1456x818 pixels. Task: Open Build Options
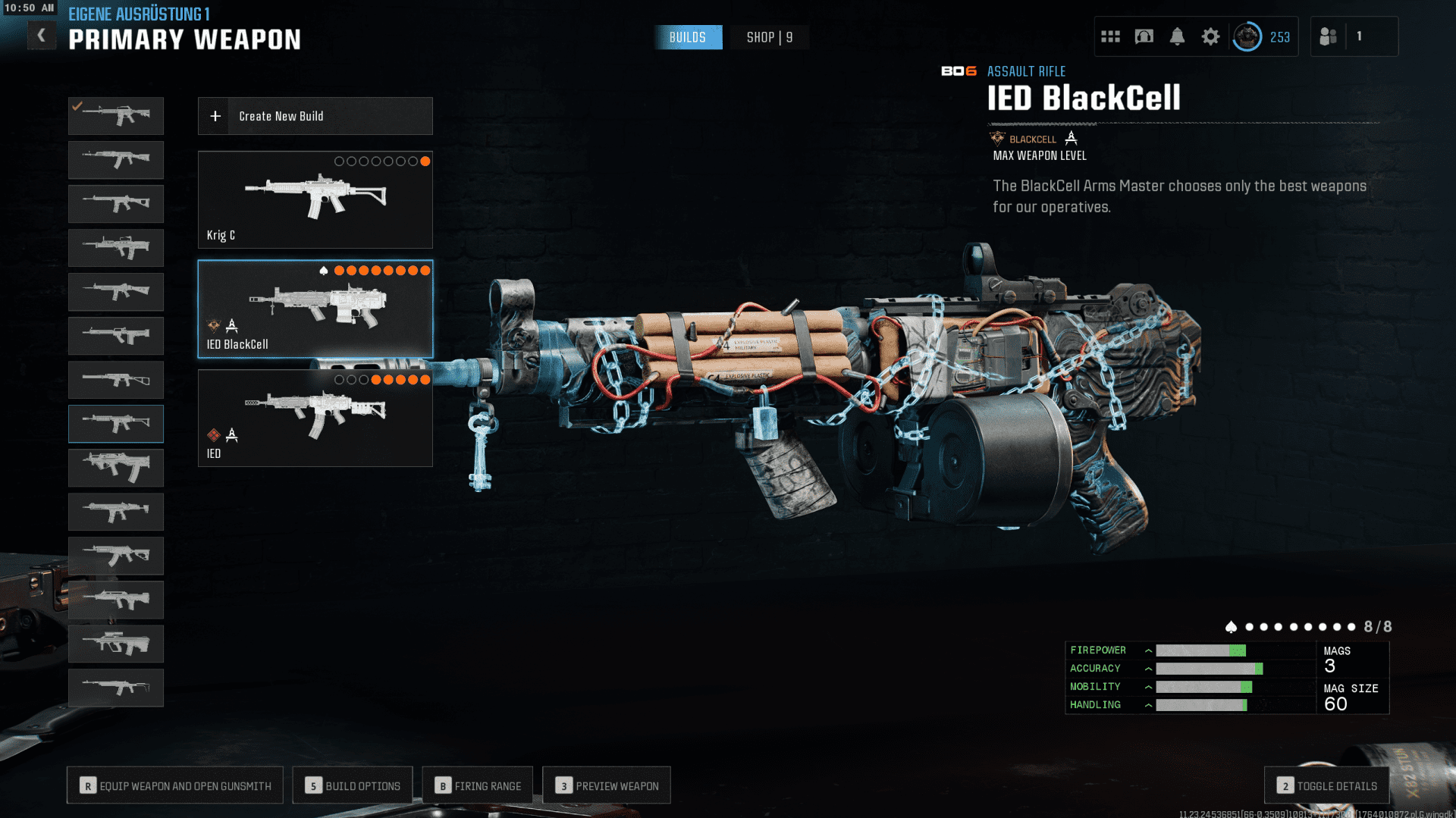point(353,785)
